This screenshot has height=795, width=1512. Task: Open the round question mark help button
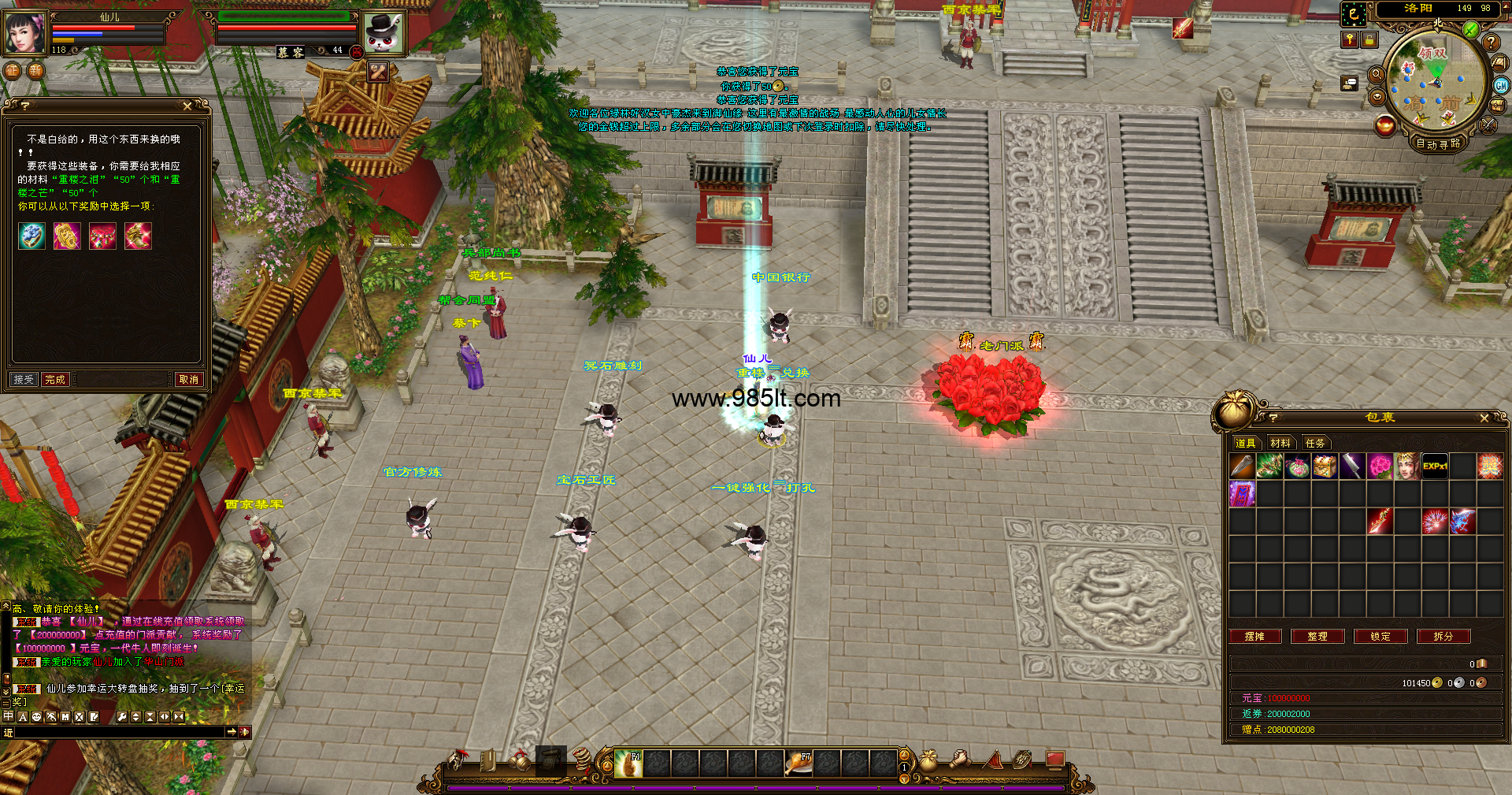pos(1490,43)
